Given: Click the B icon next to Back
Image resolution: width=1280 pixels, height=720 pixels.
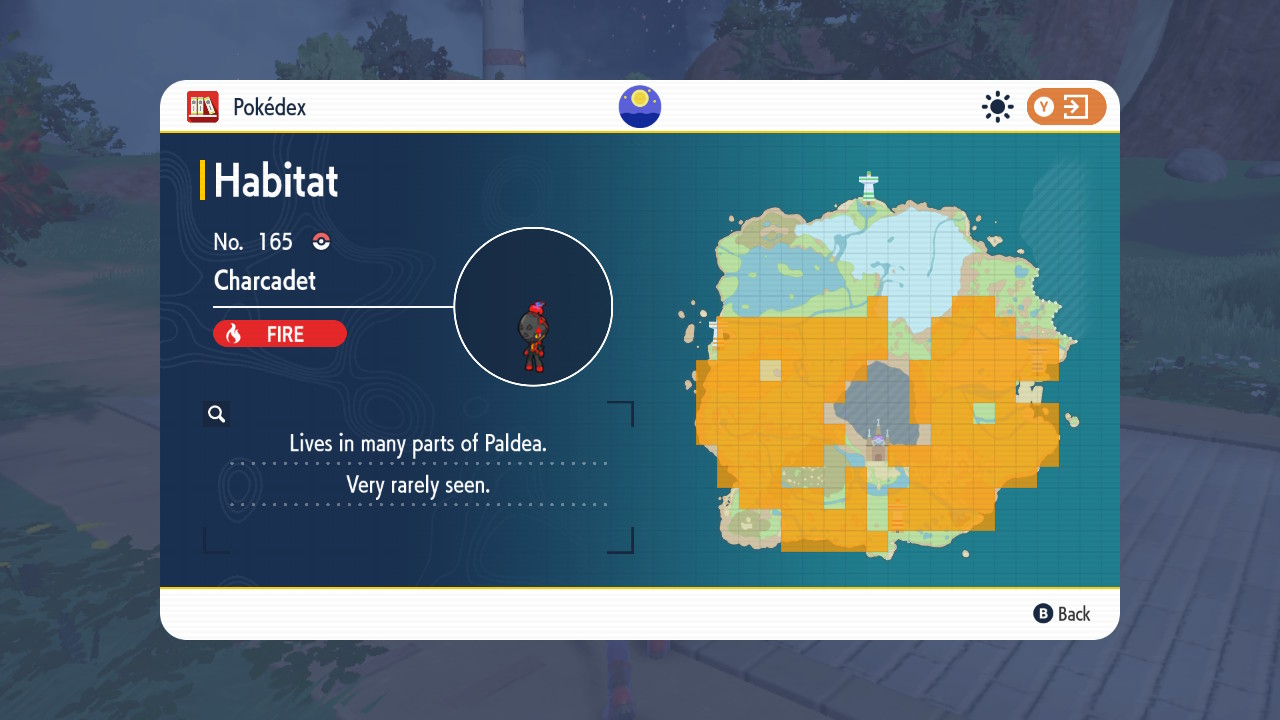Looking at the screenshot, I should click(1041, 613).
